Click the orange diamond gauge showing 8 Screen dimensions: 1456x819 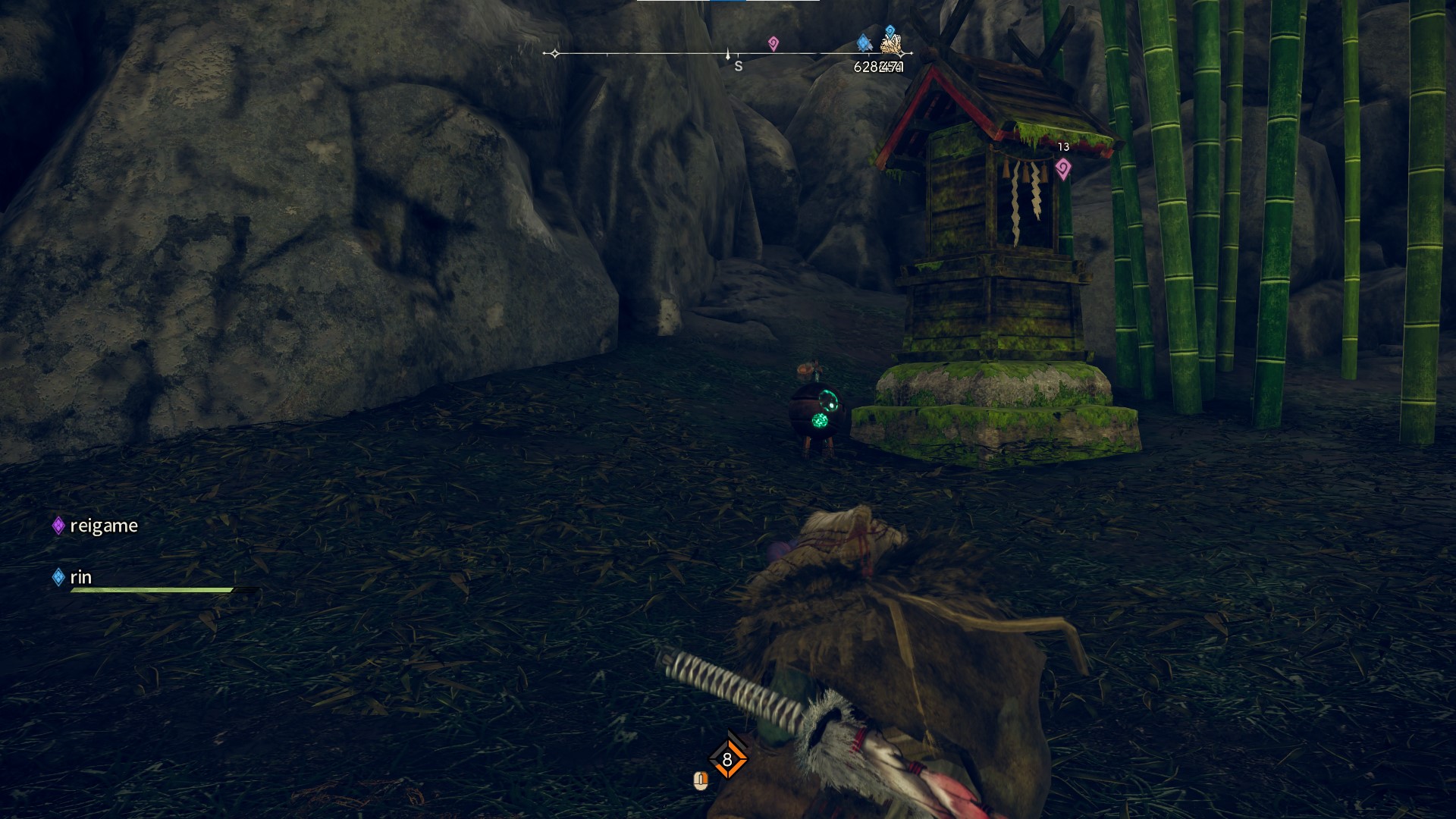[727, 759]
